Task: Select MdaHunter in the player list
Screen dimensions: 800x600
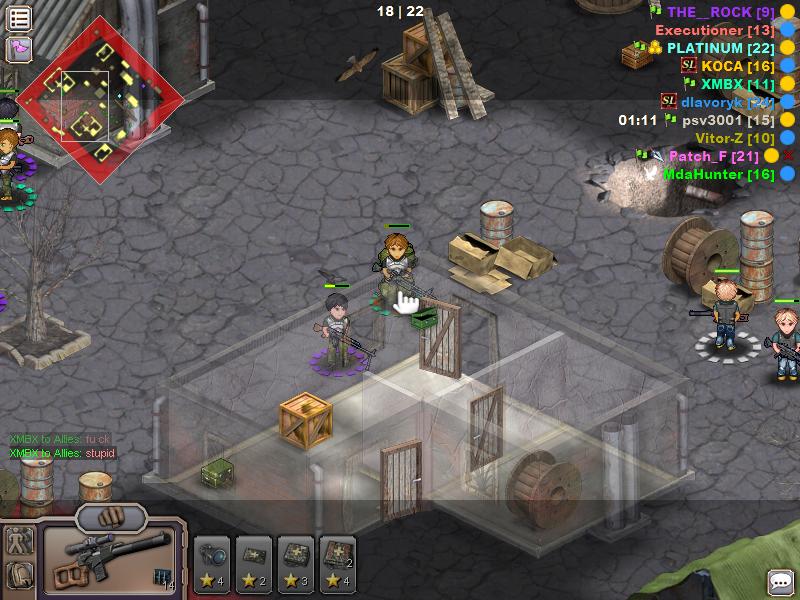Action: pyautogui.click(x=718, y=174)
